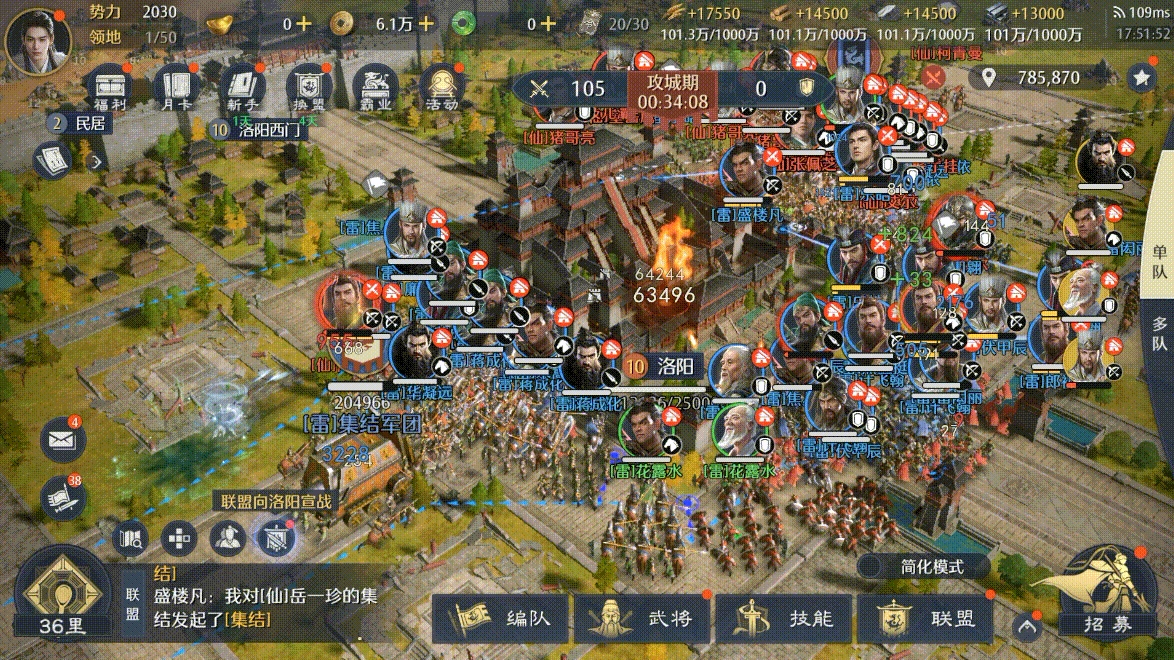Switch to the 多队 multi team tab

click(1159, 333)
